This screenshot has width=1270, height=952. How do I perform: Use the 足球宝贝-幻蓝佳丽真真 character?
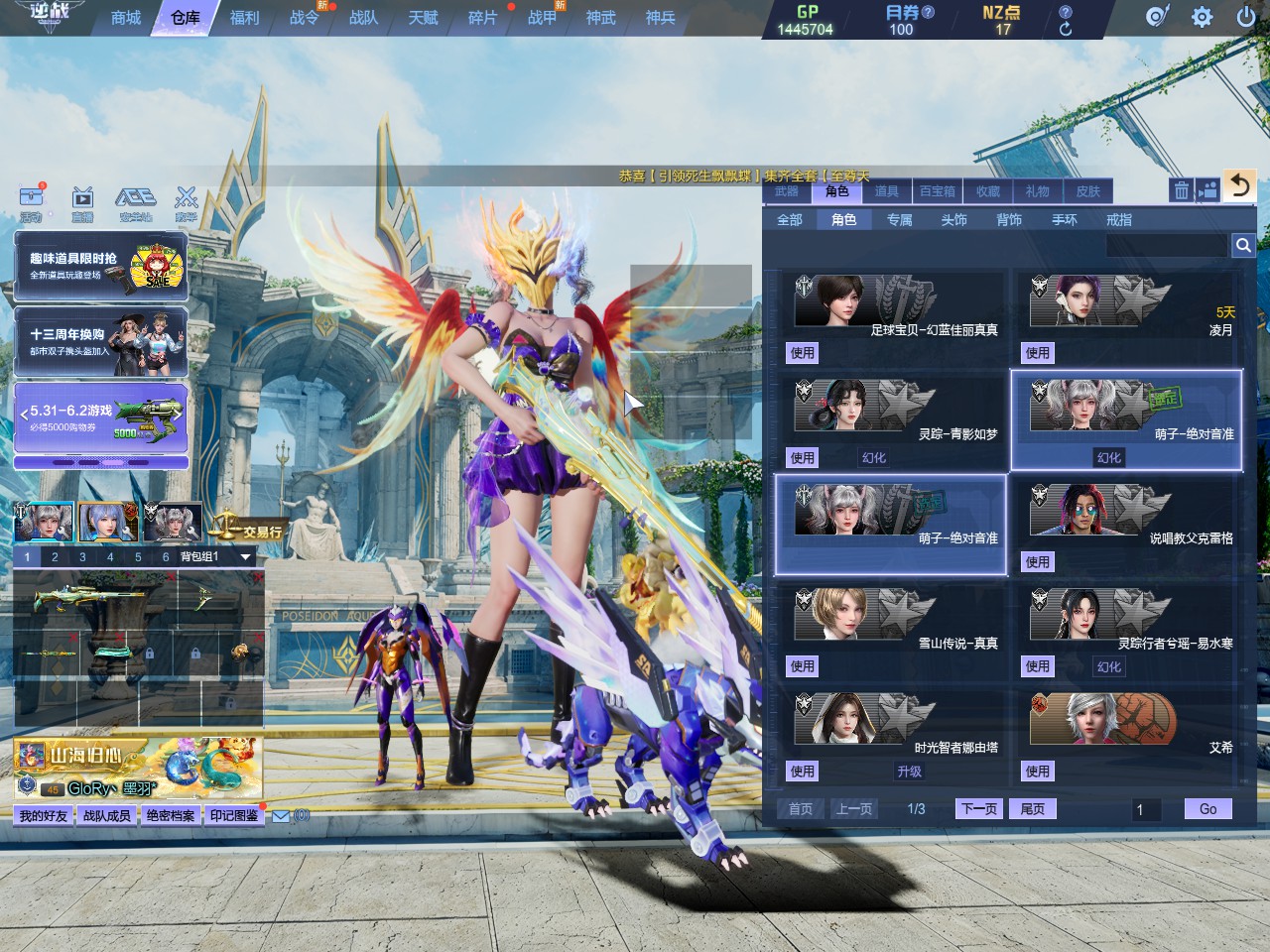point(803,353)
